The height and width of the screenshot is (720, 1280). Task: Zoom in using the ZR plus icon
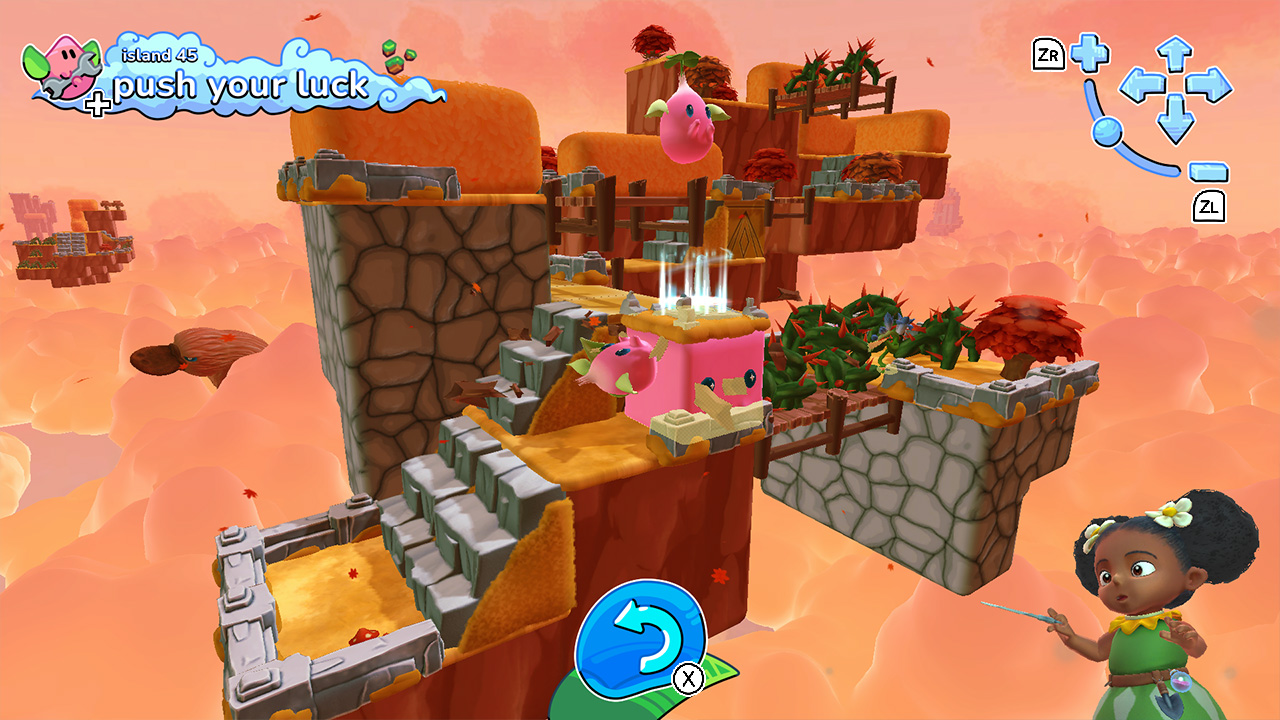point(1090,54)
